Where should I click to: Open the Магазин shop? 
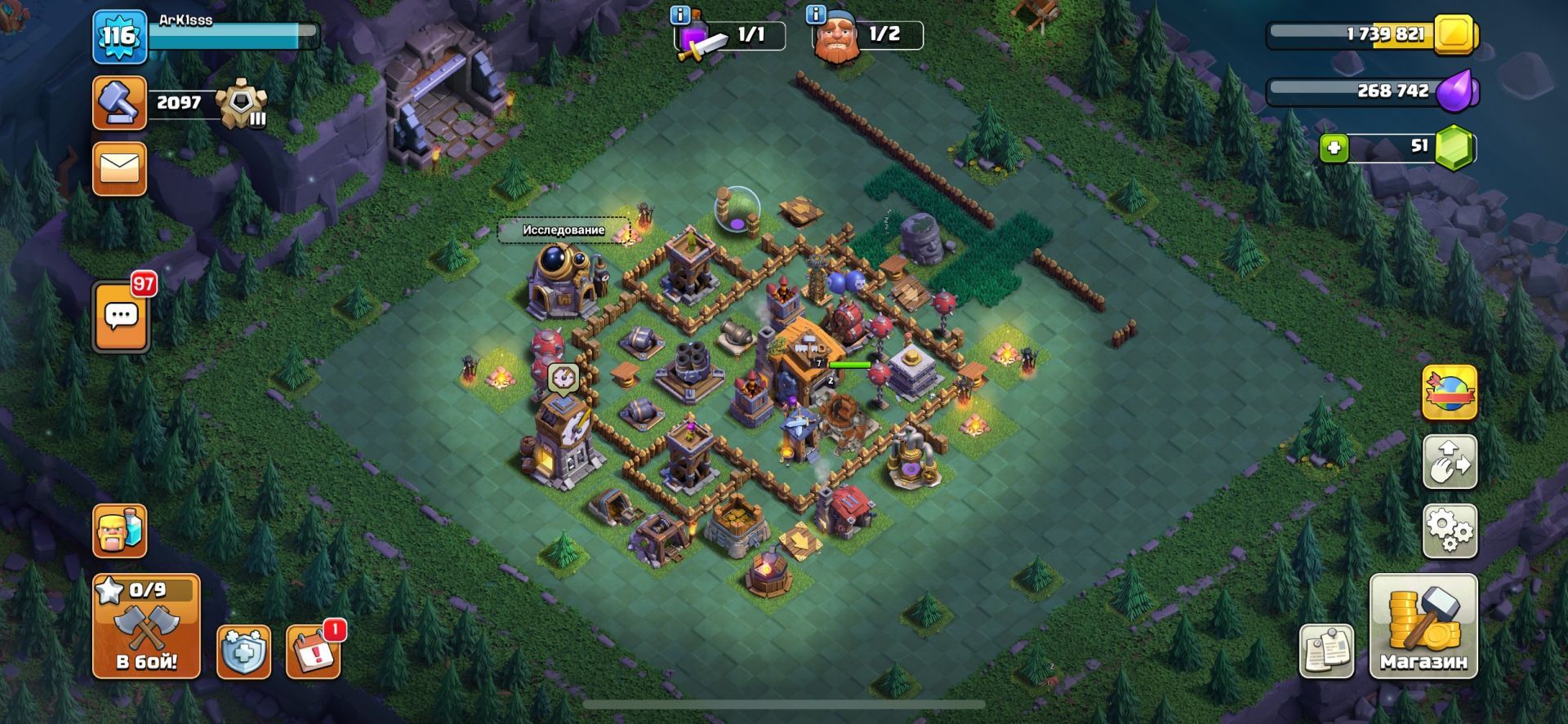point(1423,626)
